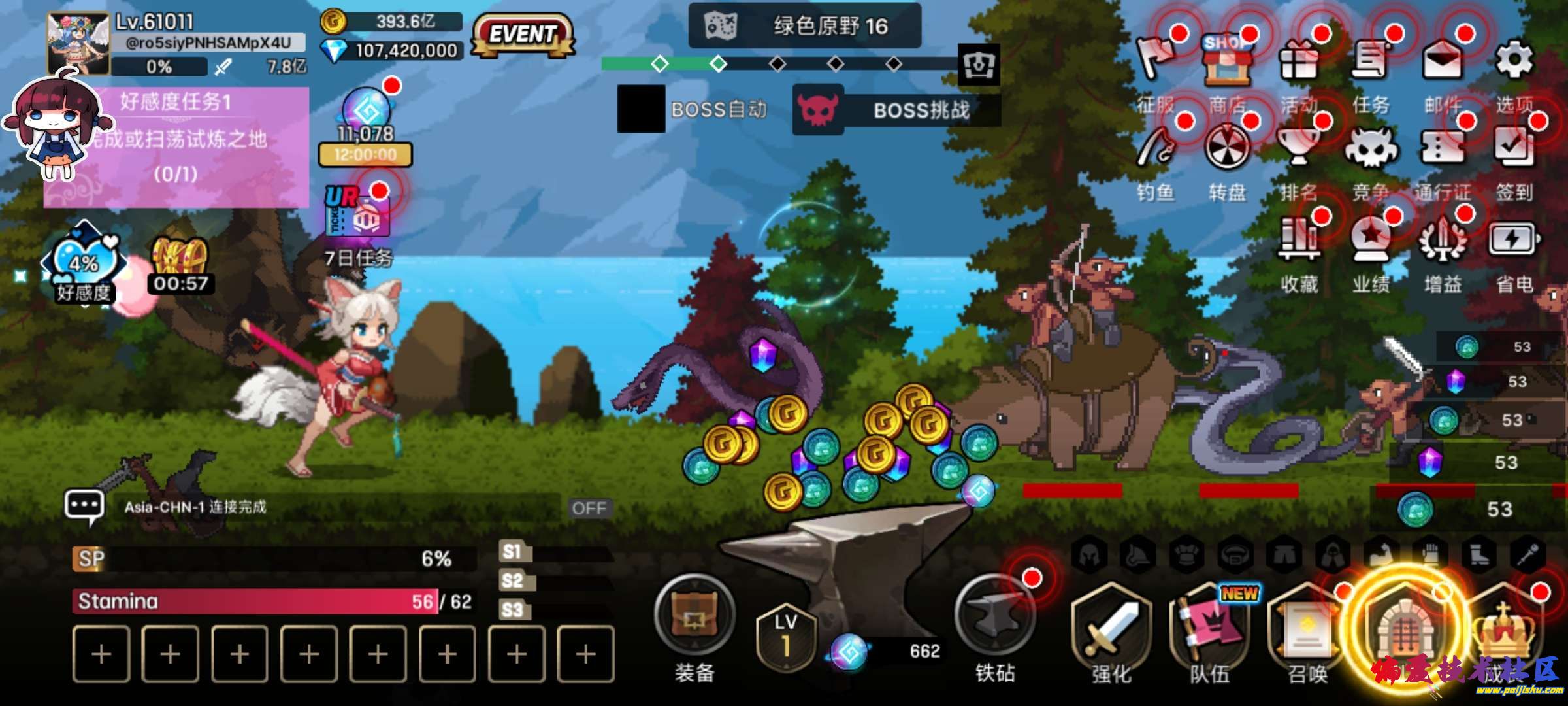This screenshot has height=706, width=1568.
Task: Open the 装备 equipment chest
Action: pos(694,616)
